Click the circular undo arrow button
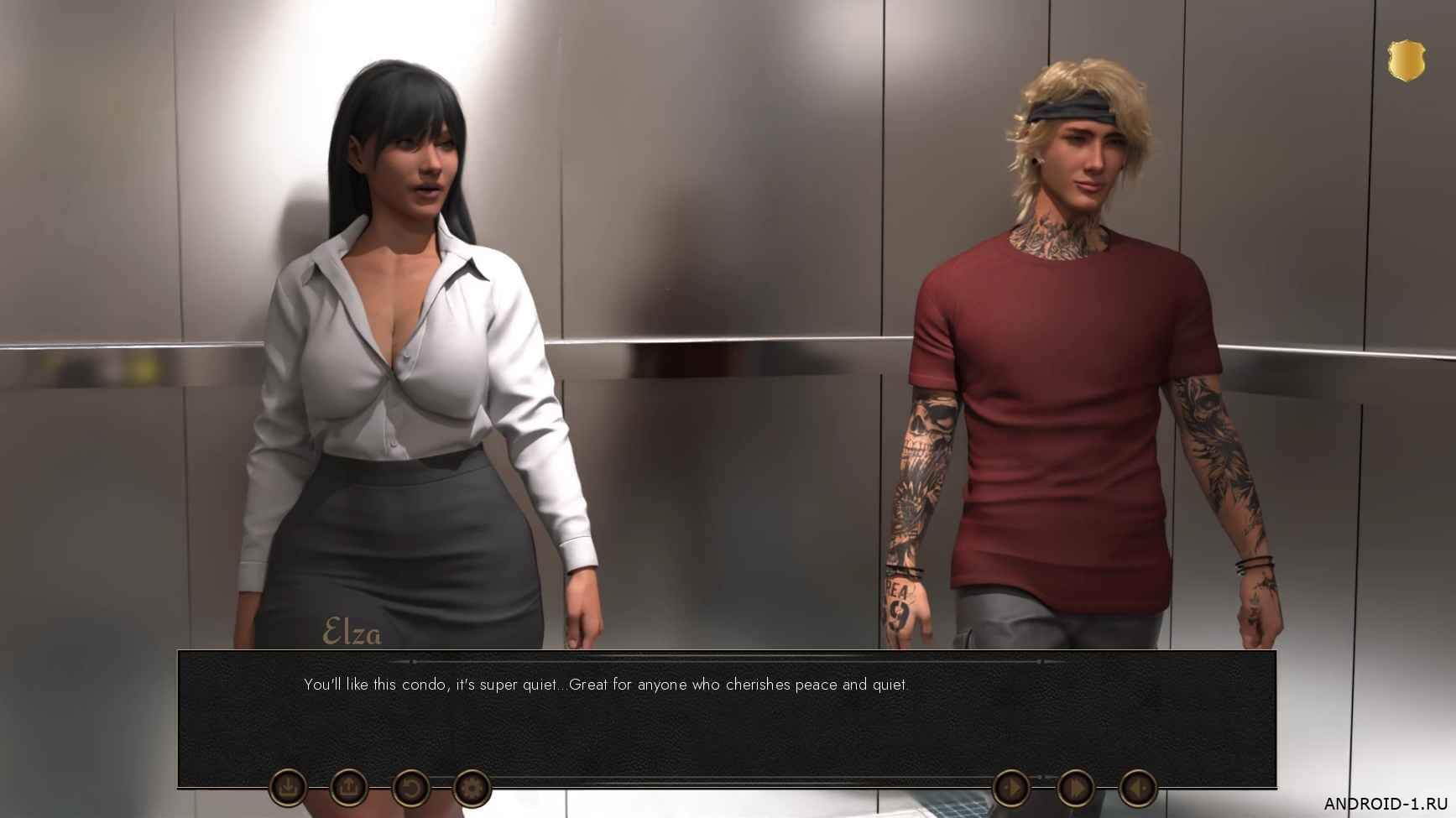 point(411,789)
